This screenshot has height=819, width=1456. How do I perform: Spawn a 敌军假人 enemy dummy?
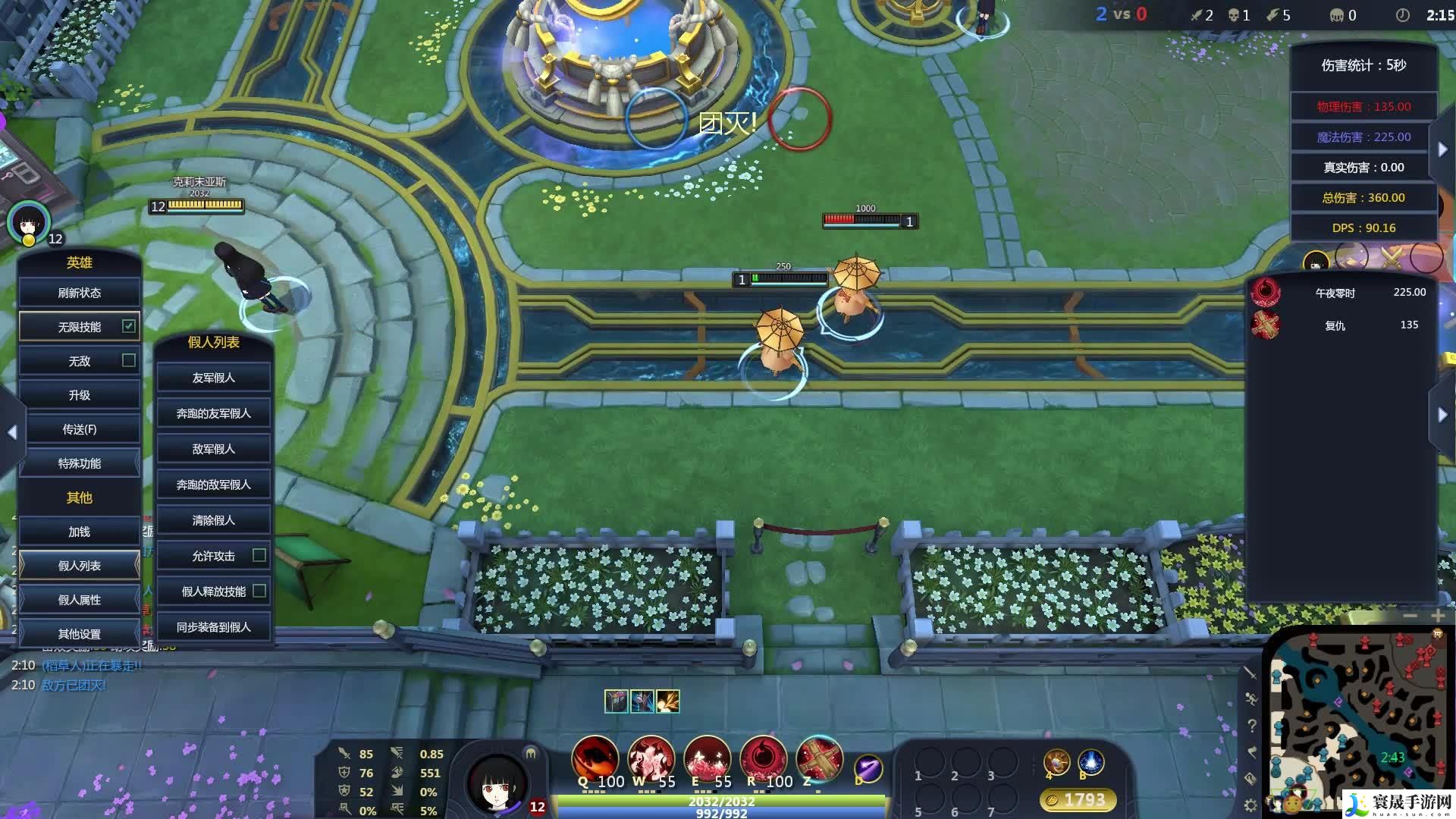pos(213,449)
